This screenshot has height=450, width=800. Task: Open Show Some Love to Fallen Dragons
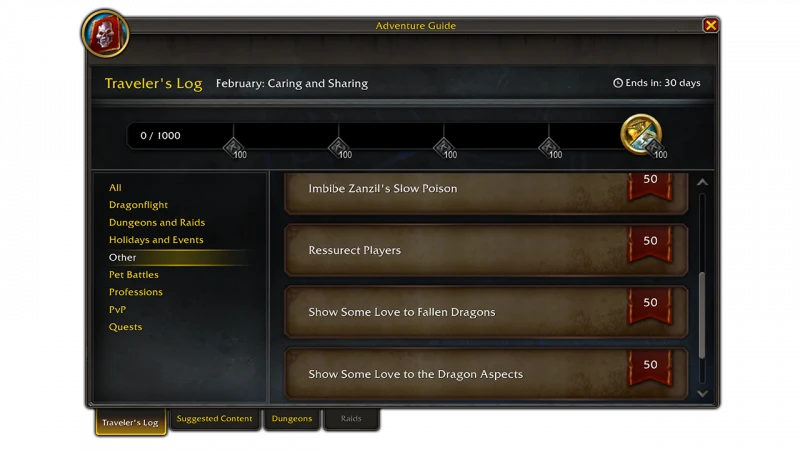(x=486, y=312)
